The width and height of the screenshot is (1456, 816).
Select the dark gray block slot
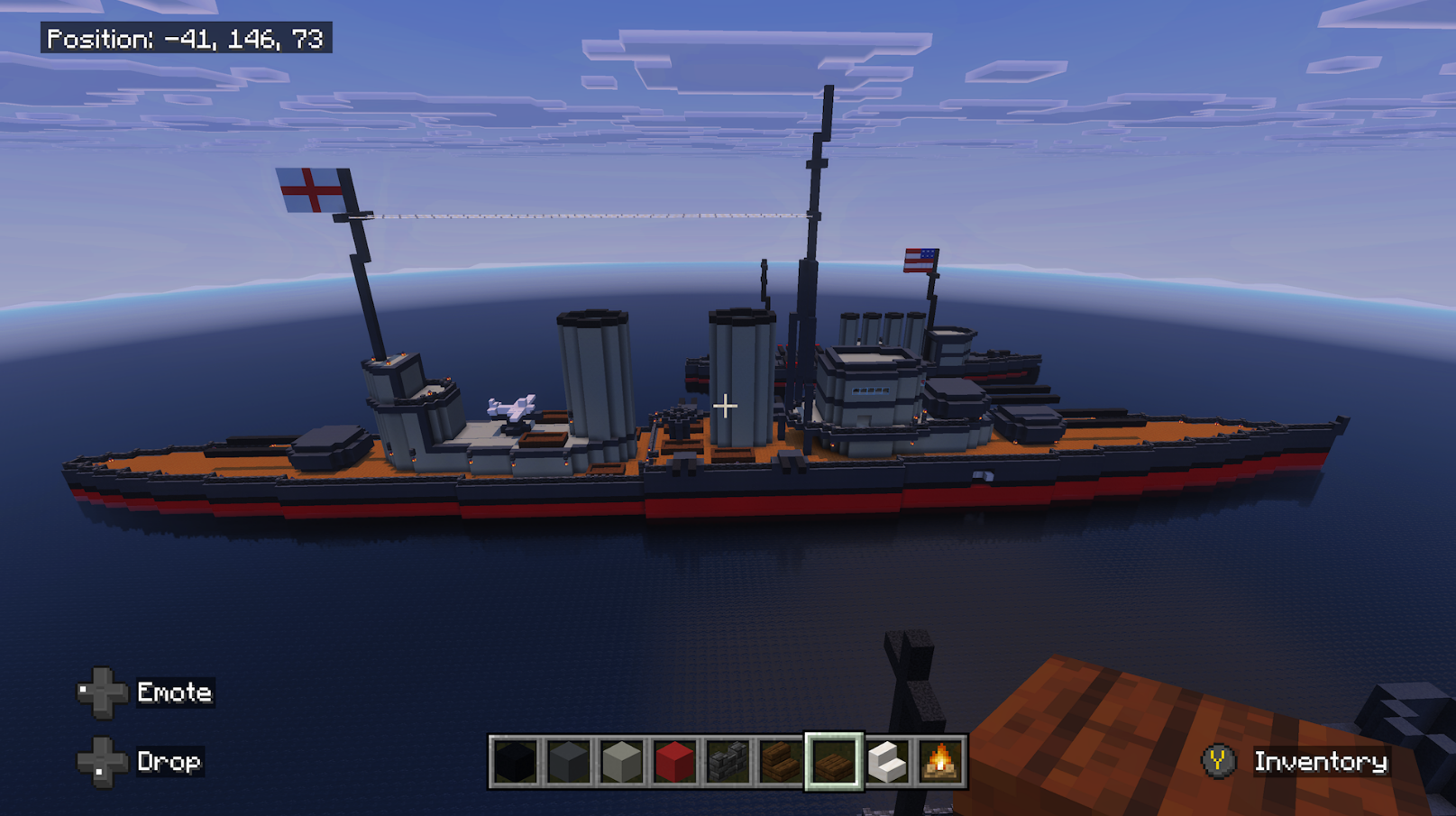click(568, 762)
